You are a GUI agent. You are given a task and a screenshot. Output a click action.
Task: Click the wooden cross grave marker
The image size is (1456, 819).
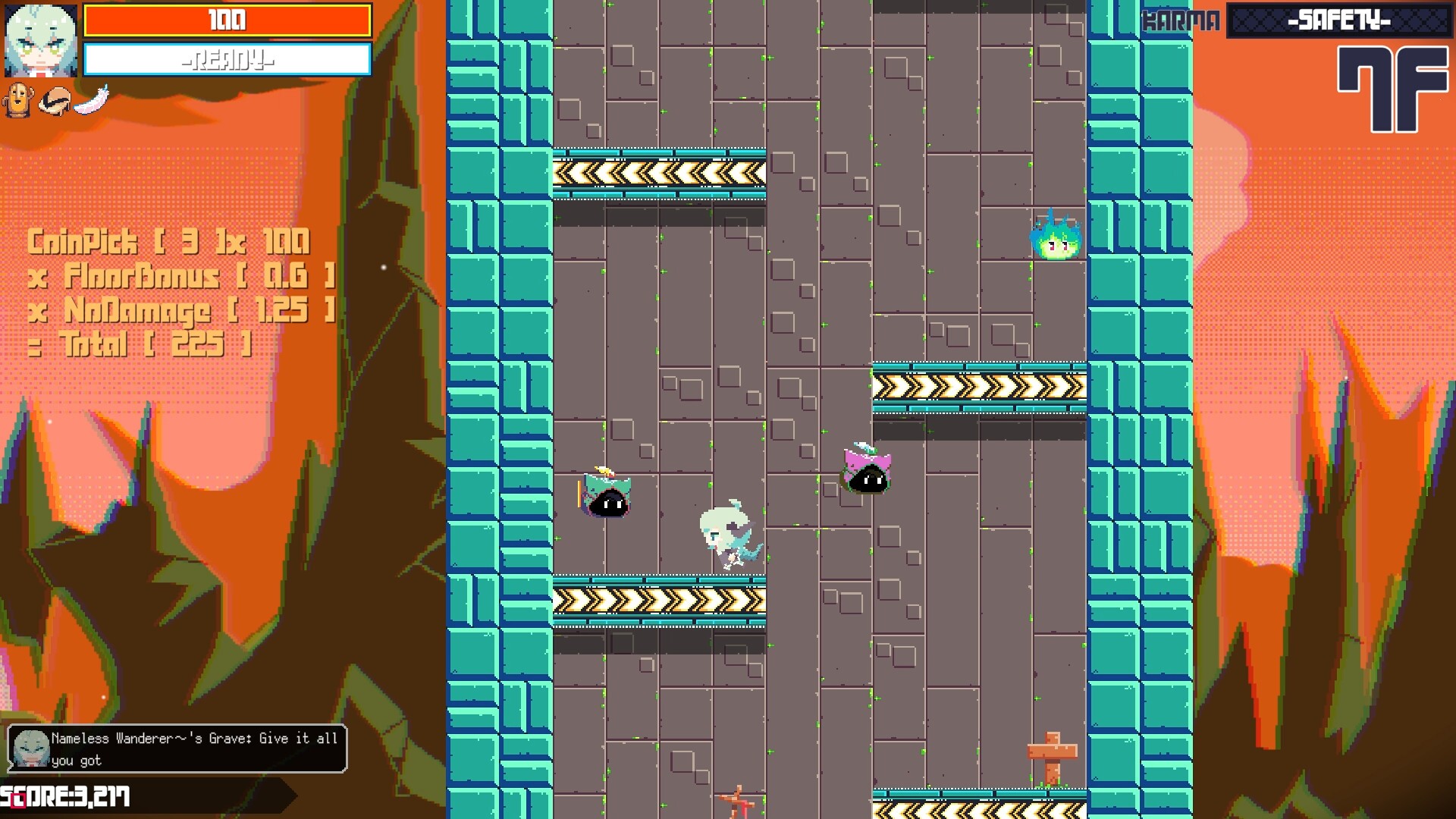[1052, 751]
